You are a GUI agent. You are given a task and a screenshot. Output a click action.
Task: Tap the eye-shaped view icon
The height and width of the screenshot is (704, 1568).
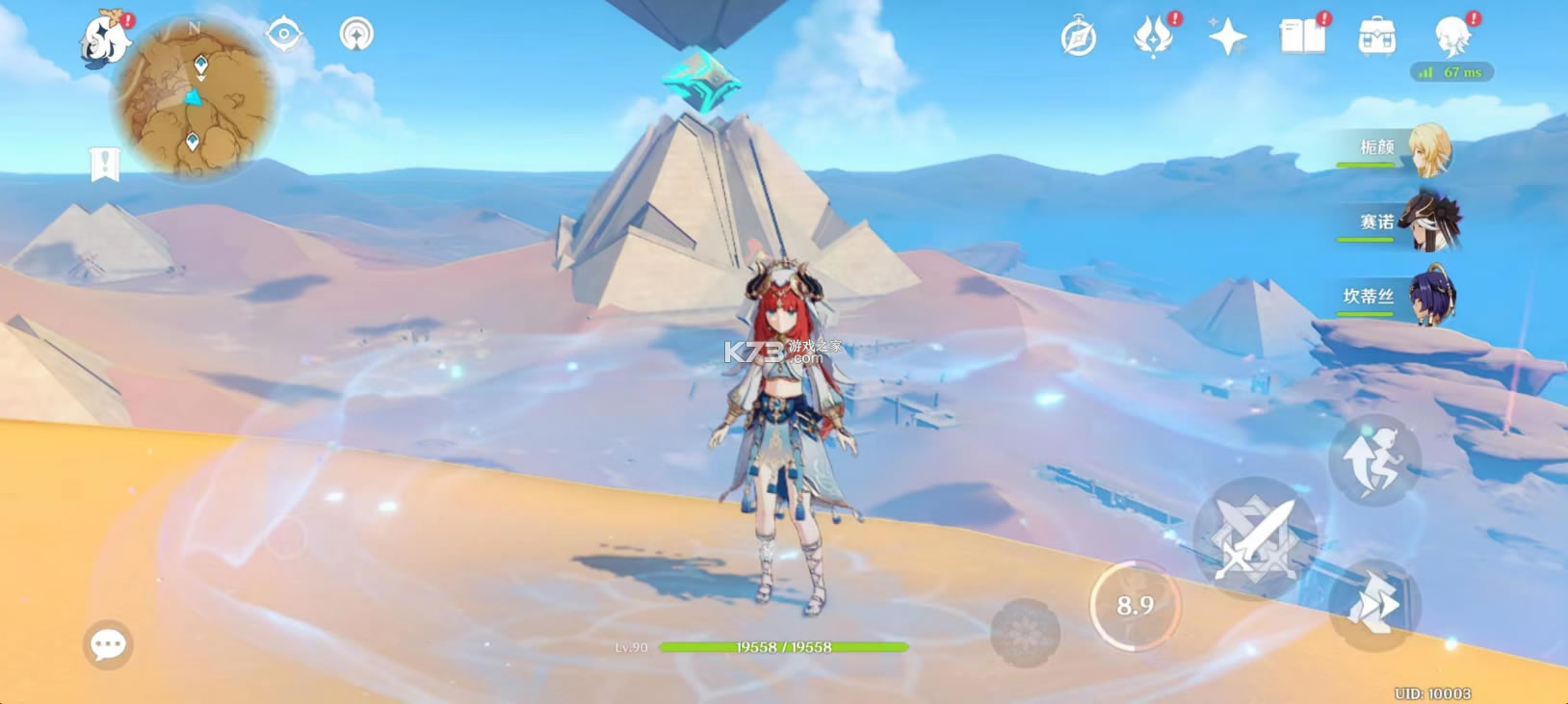tap(284, 35)
